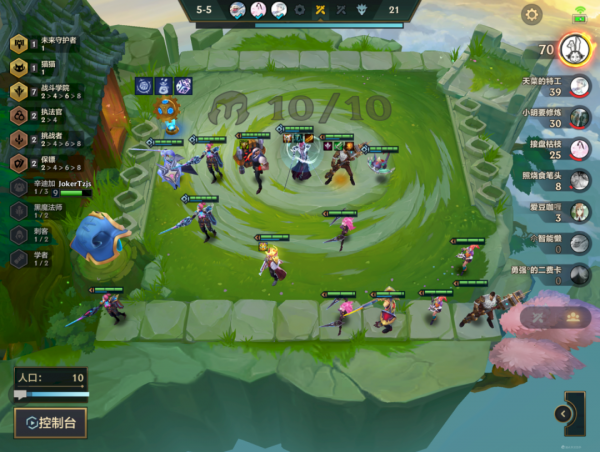Open the chat bubble under population
This screenshot has width=600, height=452.
[x=19, y=396]
